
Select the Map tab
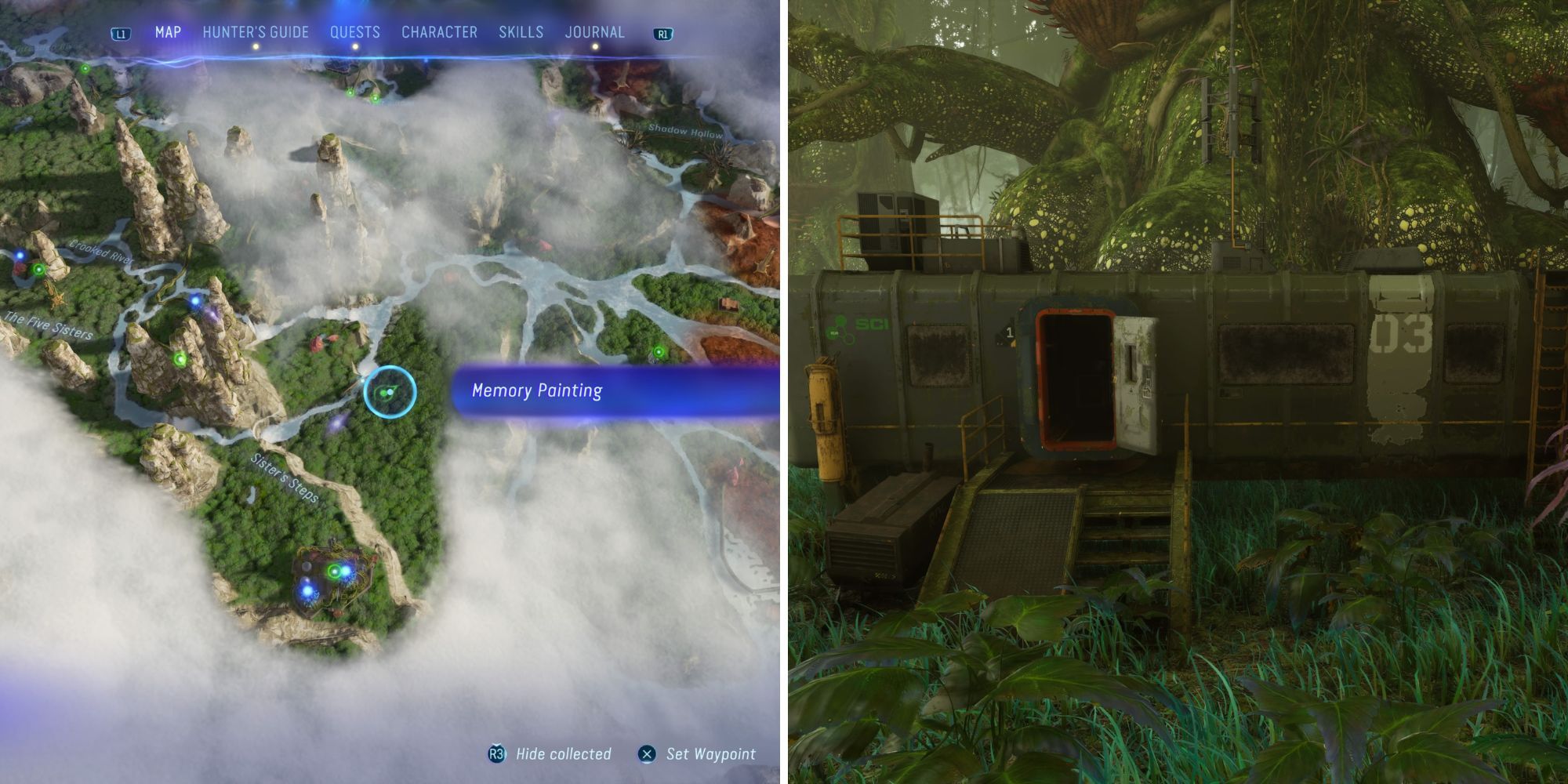pyautogui.click(x=165, y=32)
